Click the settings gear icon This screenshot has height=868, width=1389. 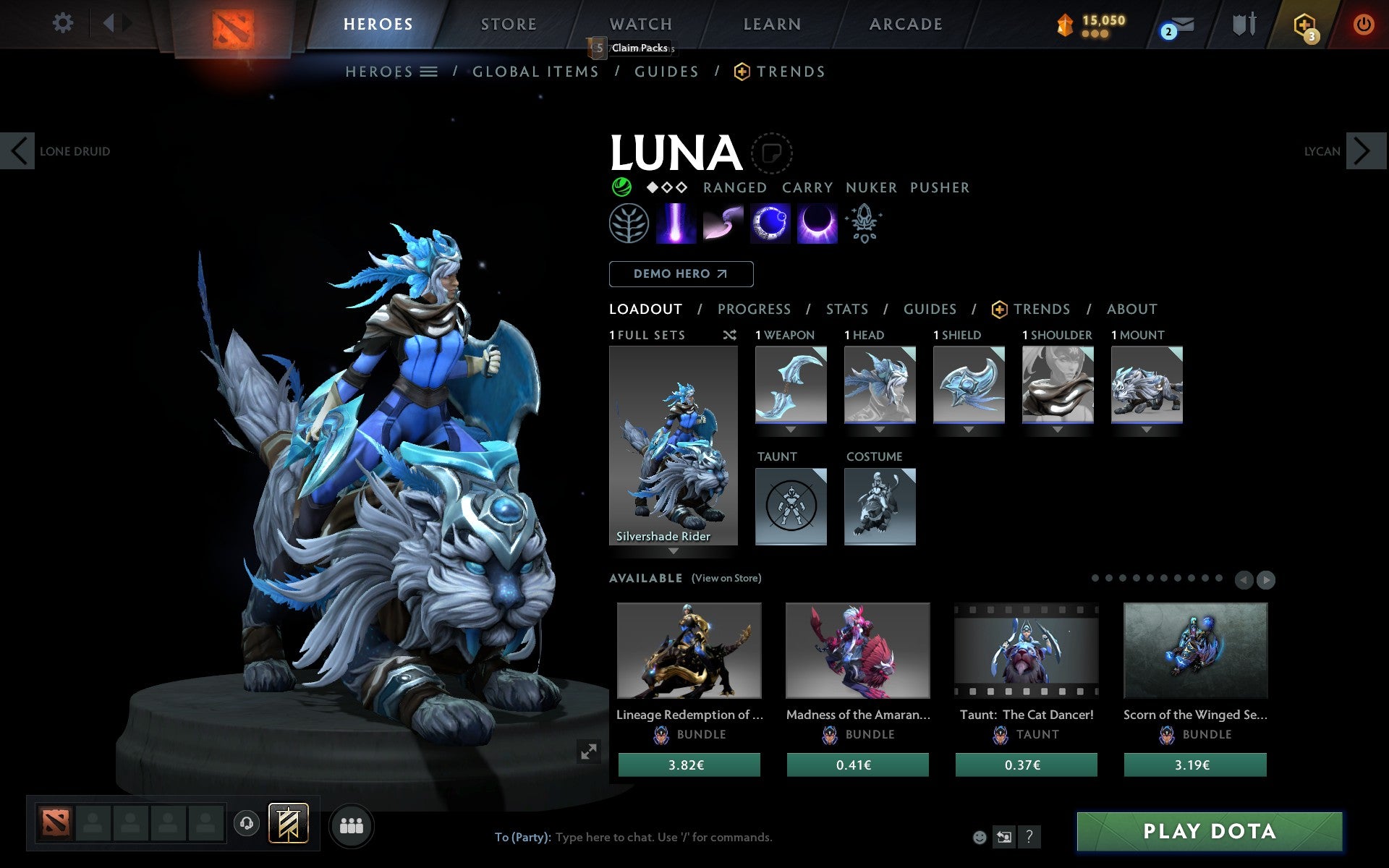click(x=64, y=24)
